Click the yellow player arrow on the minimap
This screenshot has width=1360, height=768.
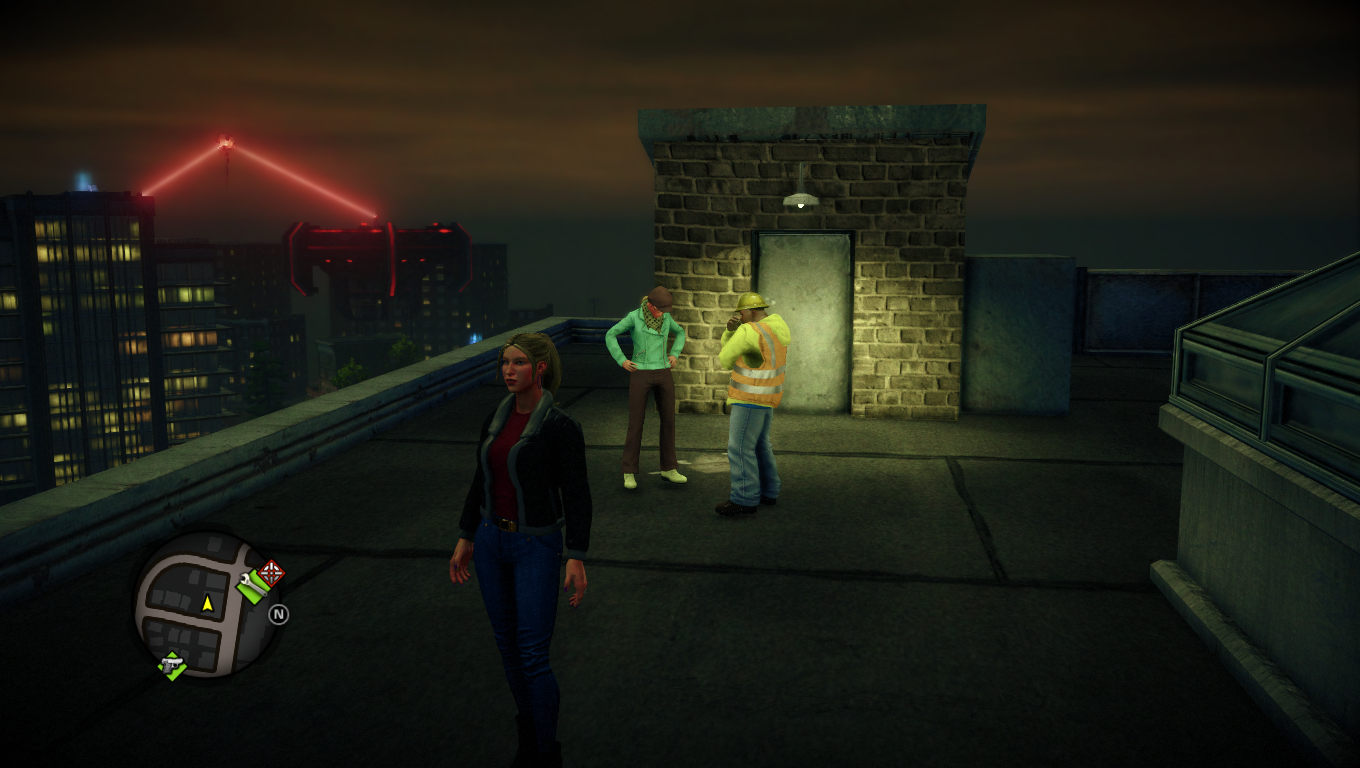[207, 603]
